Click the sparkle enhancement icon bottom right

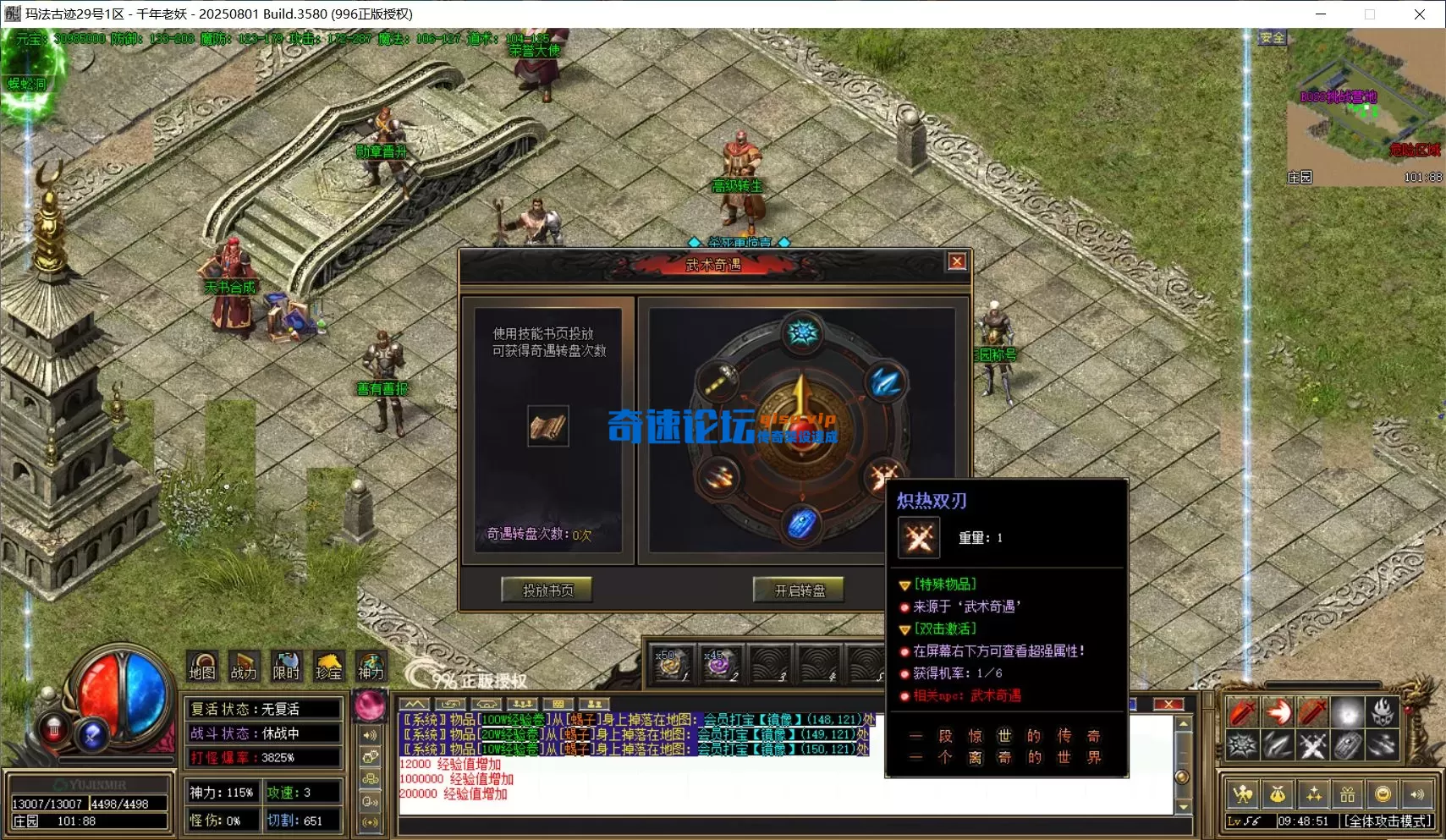coord(1315,793)
